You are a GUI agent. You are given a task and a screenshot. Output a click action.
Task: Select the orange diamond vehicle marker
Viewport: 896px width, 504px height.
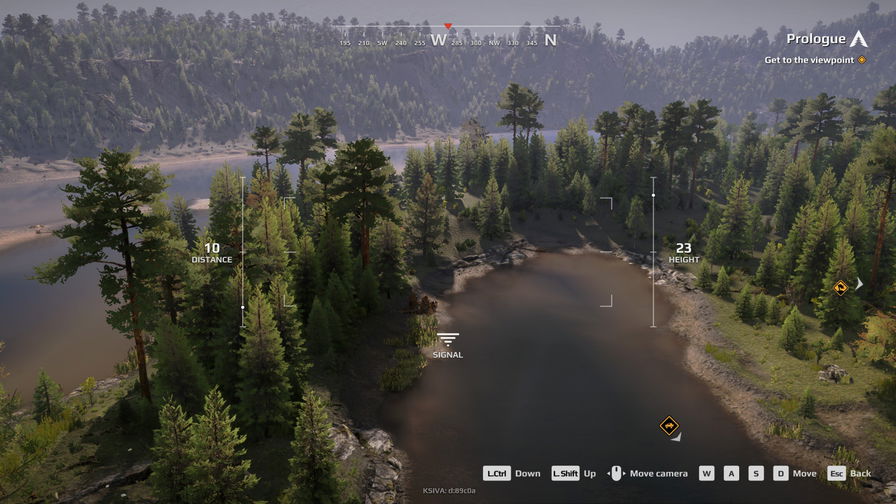pos(669,425)
